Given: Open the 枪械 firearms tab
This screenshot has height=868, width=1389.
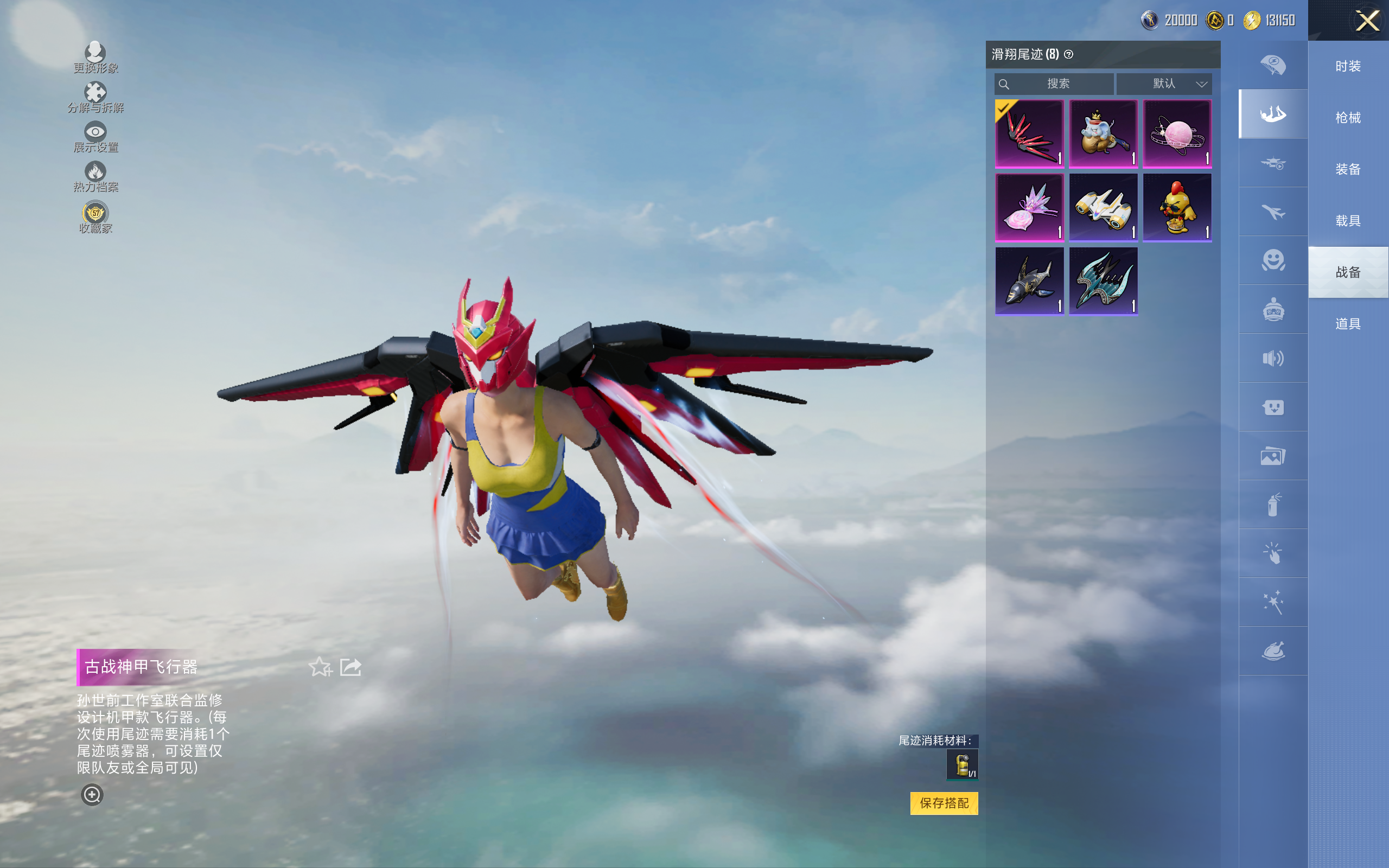Looking at the screenshot, I should click(1348, 118).
